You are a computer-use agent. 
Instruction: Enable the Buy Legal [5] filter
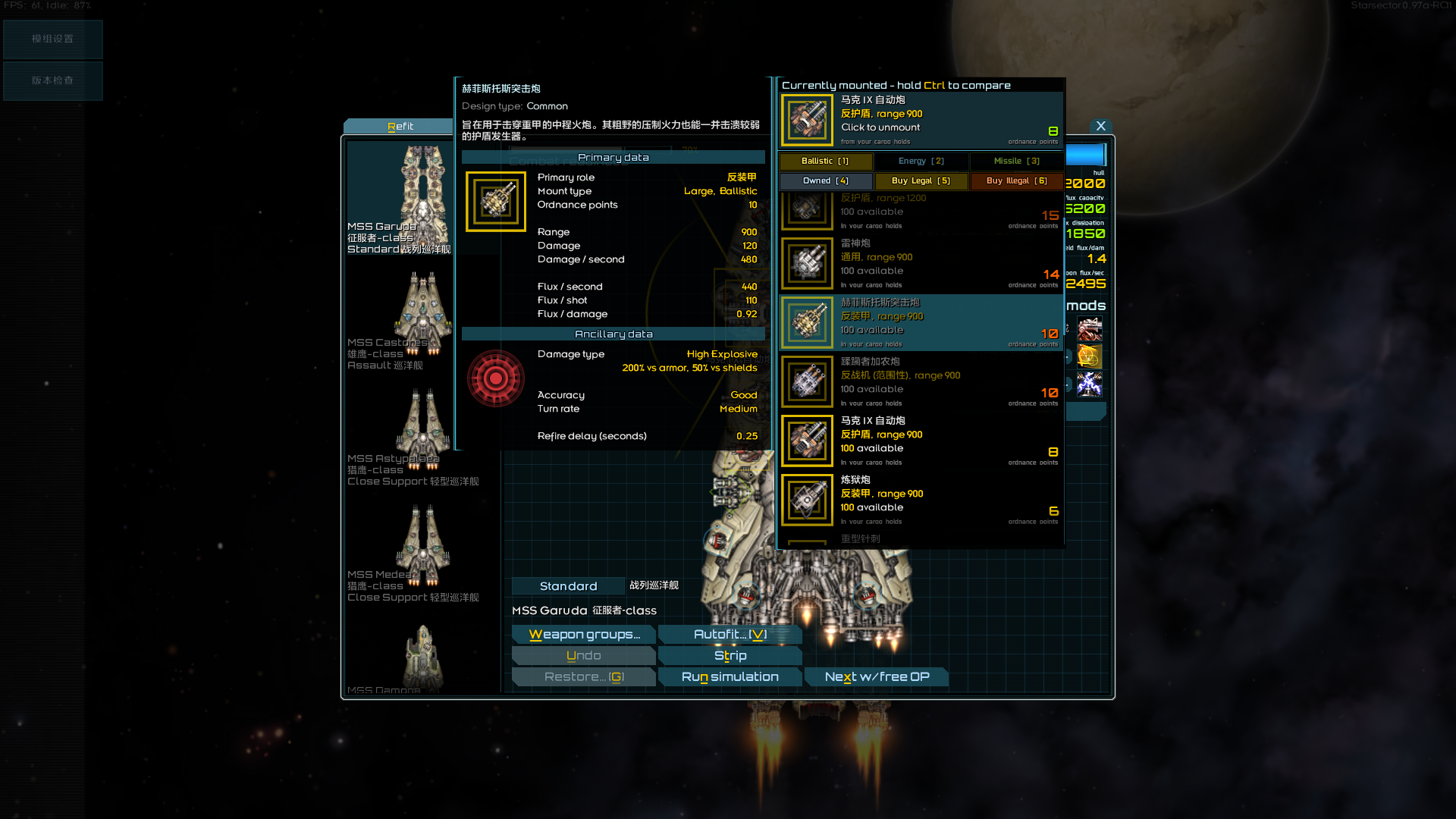click(x=921, y=180)
